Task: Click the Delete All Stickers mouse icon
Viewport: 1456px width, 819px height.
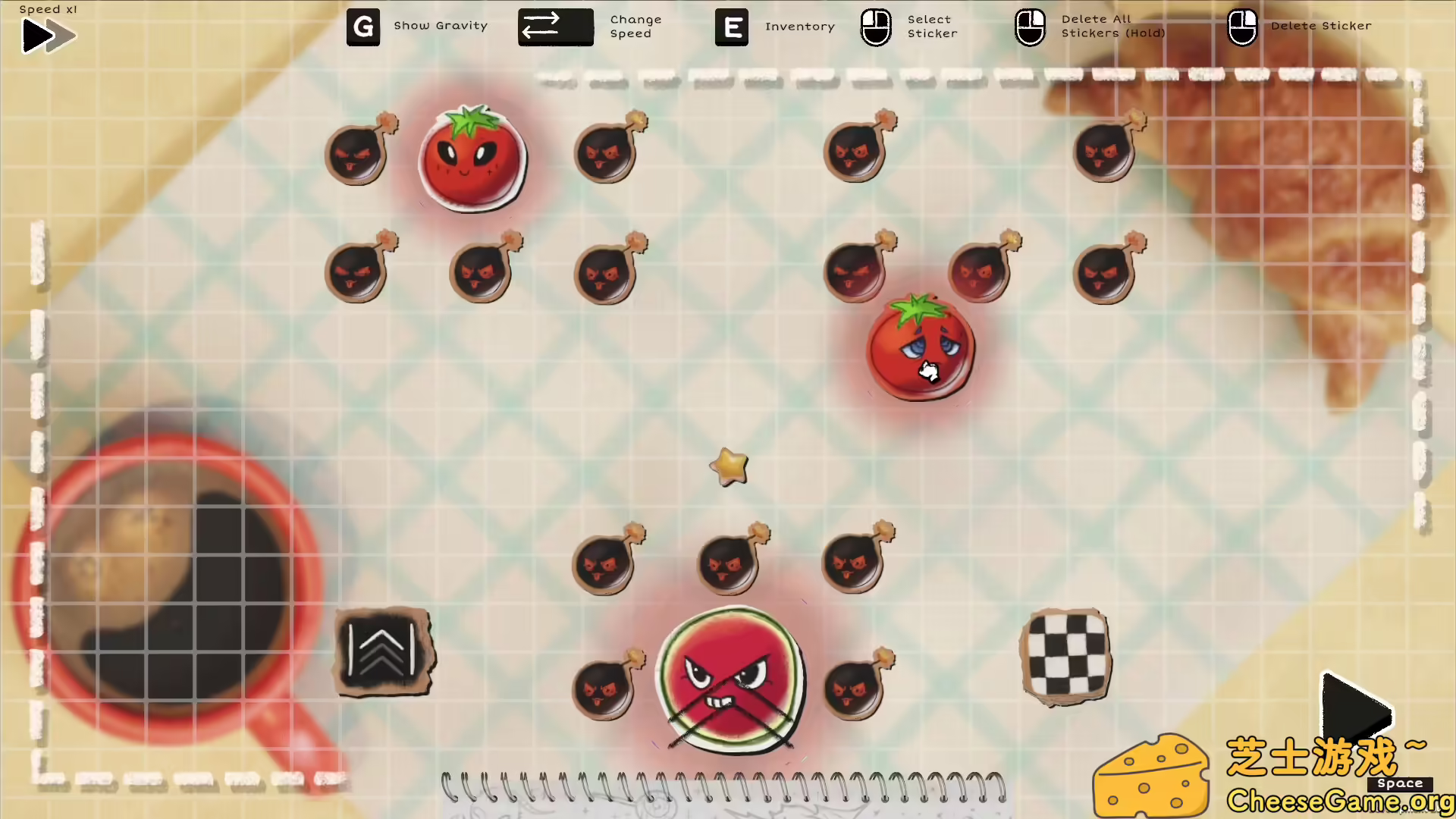Action: tap(1030, 27)
